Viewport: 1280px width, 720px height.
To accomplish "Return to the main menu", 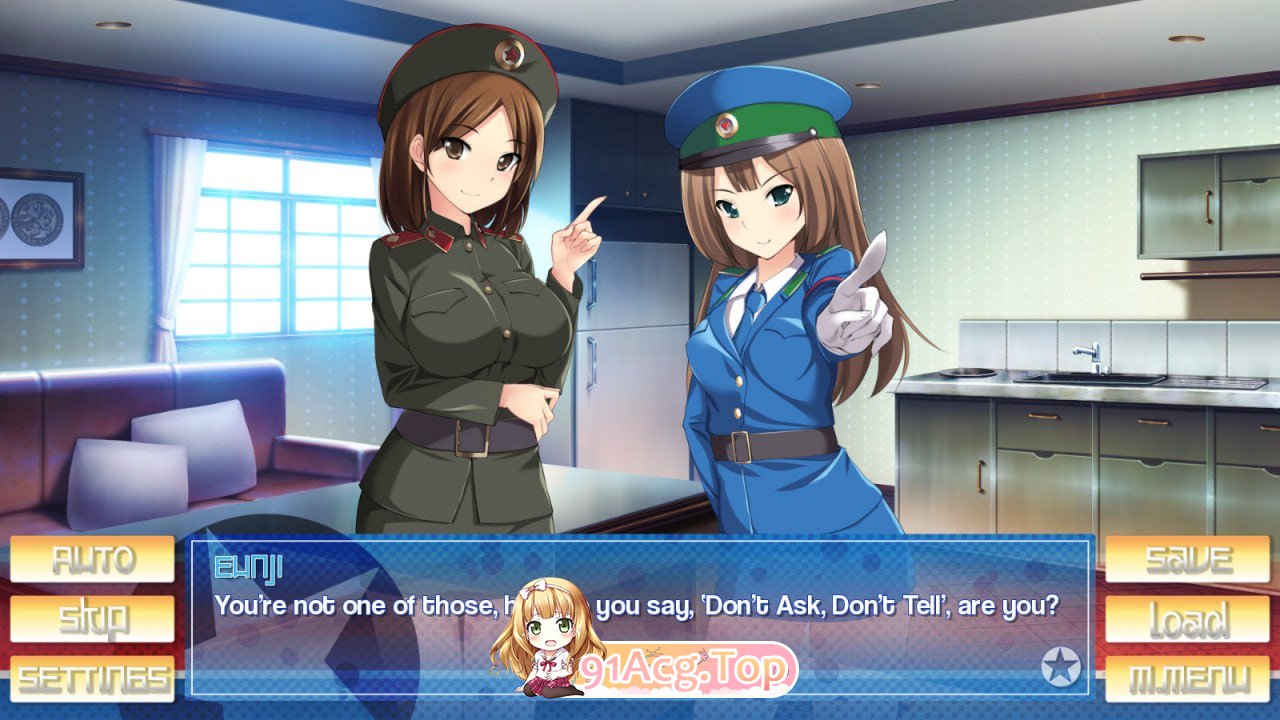I will [x=1187, y=679].
